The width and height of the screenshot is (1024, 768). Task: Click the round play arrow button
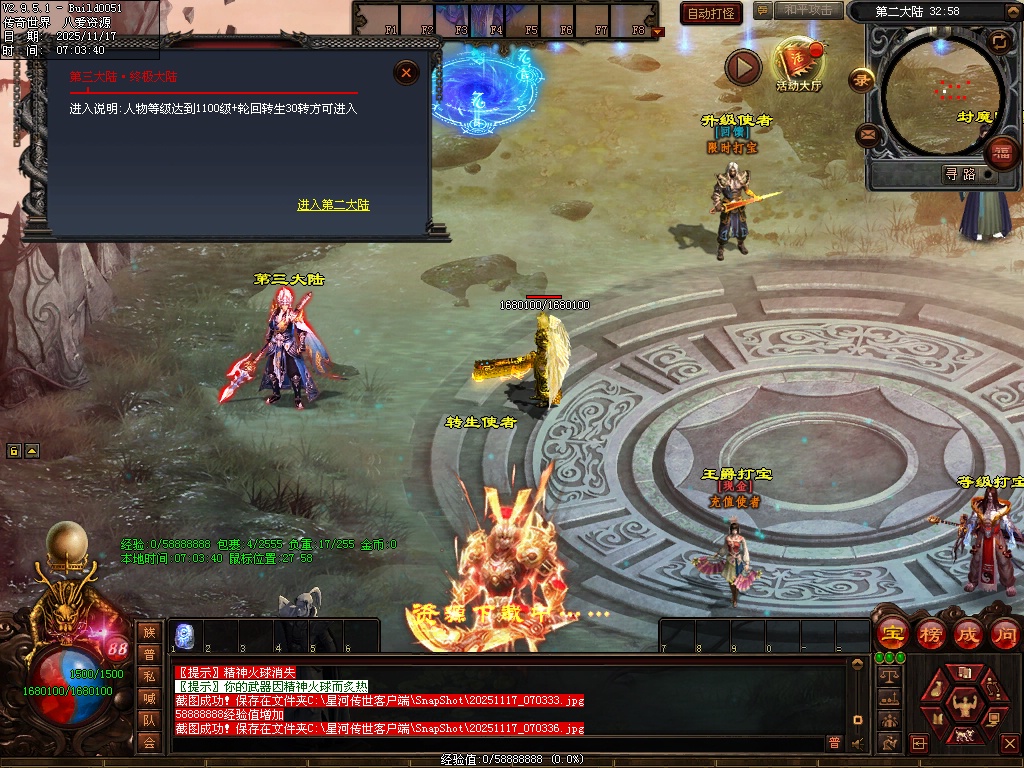(743, 68)
